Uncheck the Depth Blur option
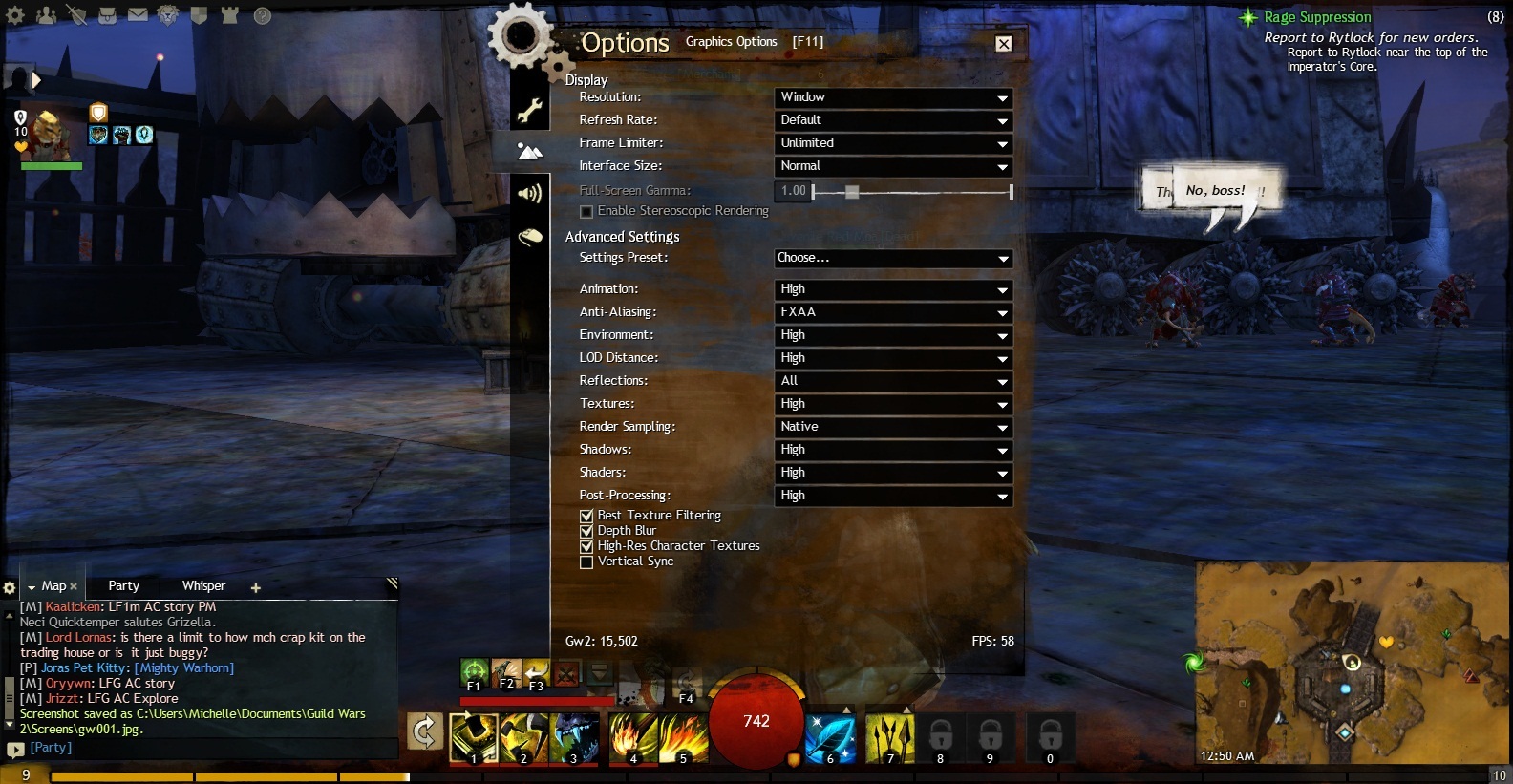Image resolution: width=1513 pixels, height=784 pixels. (x=586, y=531)
